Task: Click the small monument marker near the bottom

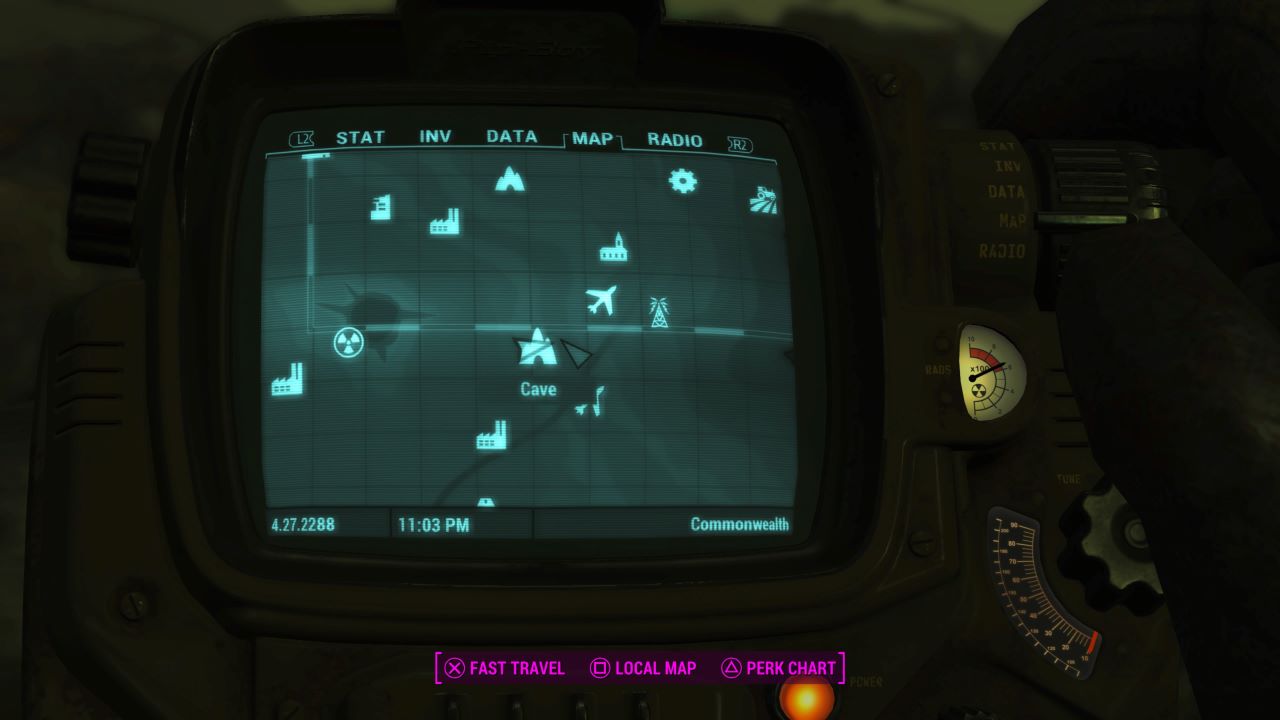Action: coord(486,500)
